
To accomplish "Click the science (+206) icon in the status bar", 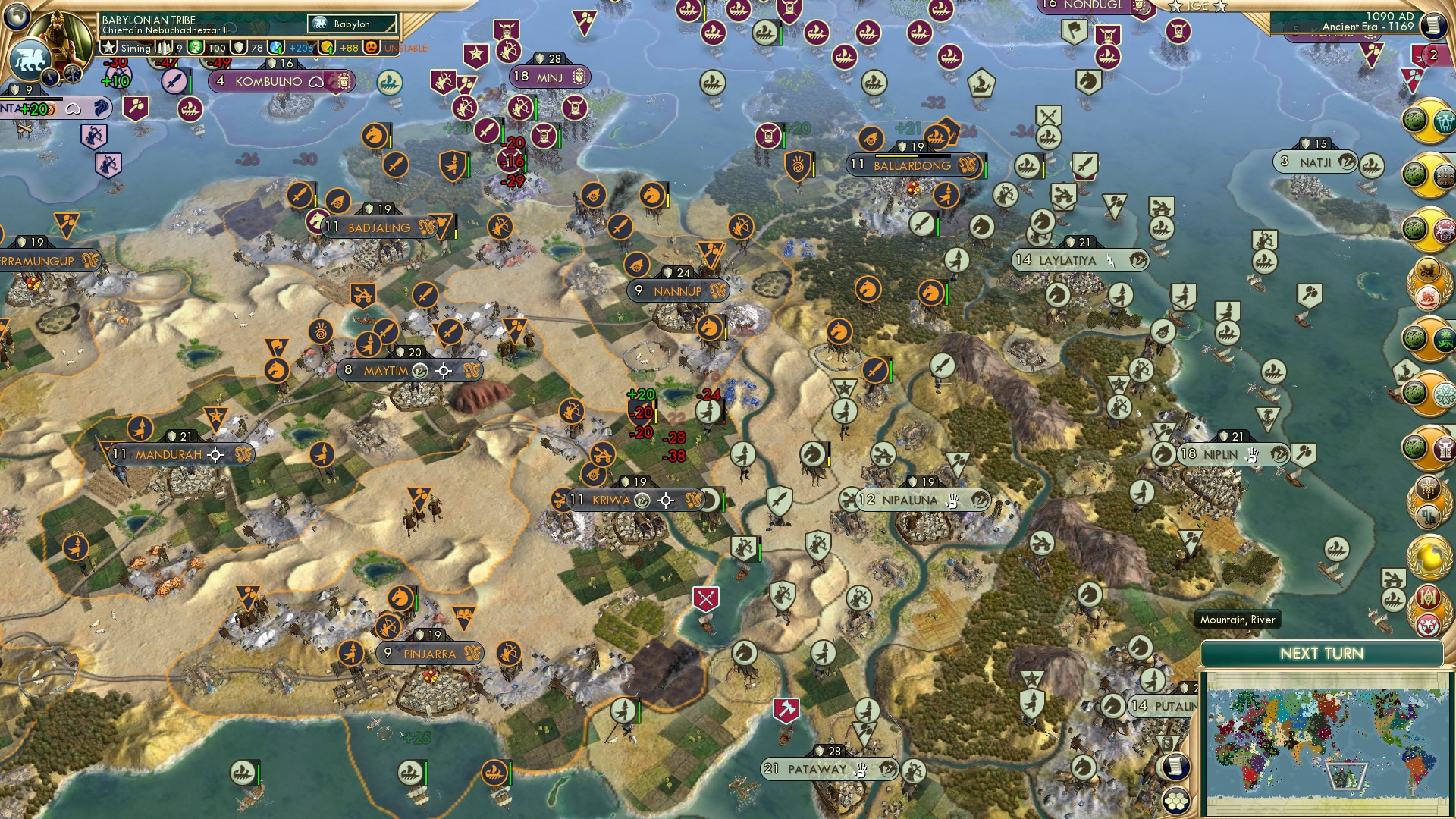I will pyautogui.click(x=274, y=46).
